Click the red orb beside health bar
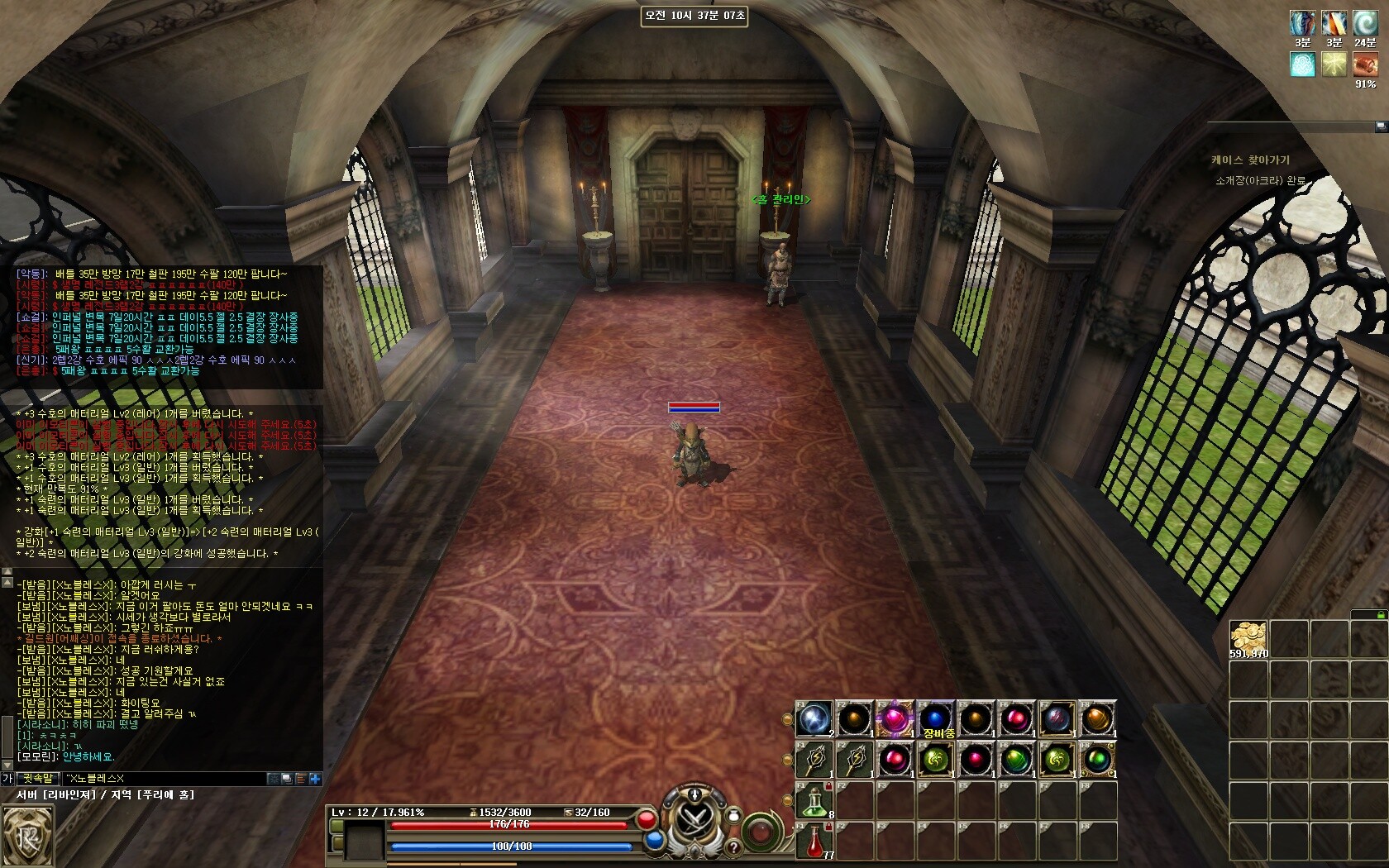1389x868 pixels. point(647,820)
